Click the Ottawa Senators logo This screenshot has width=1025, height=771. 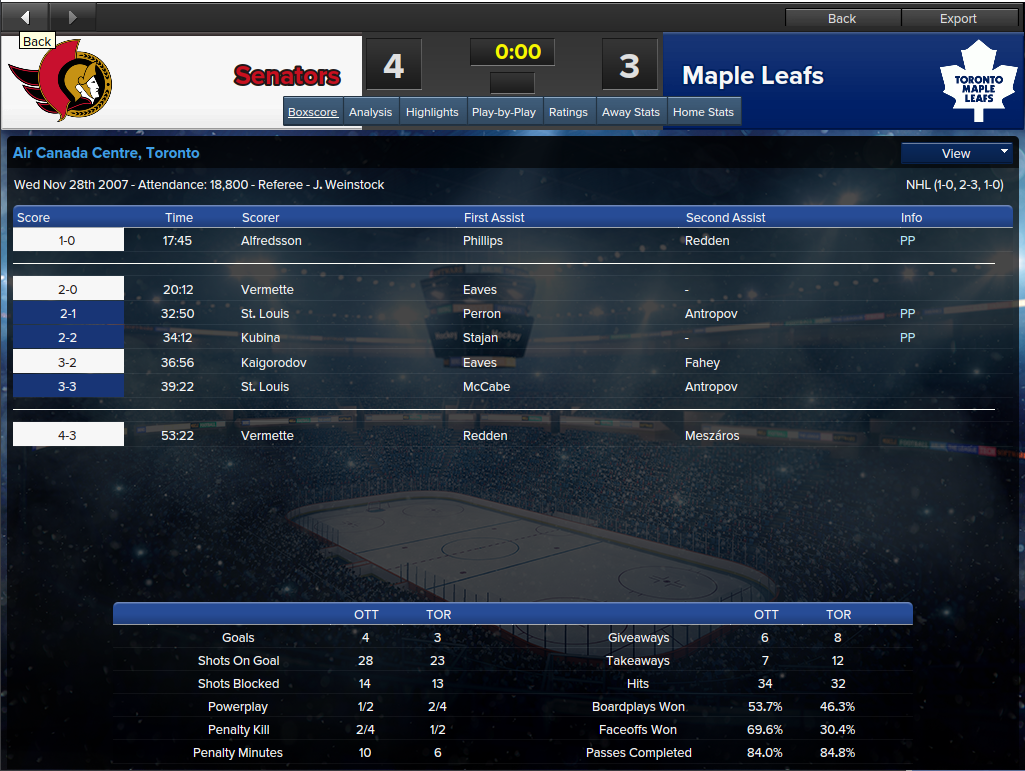point(62,81)
